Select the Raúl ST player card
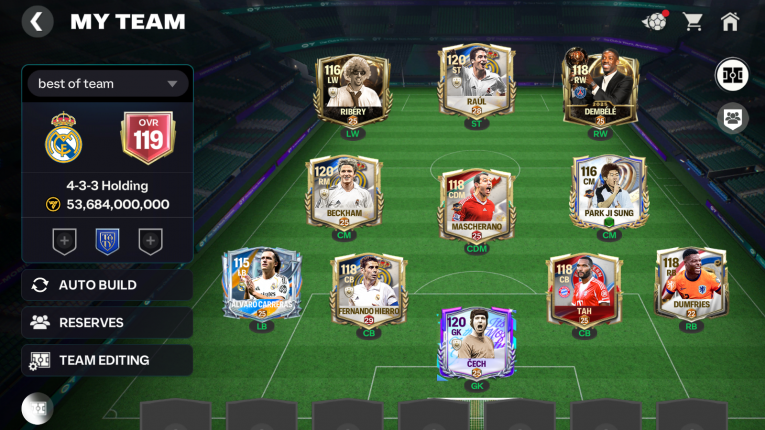This screenshot has width=765, height=430. [x=476, y=82]
